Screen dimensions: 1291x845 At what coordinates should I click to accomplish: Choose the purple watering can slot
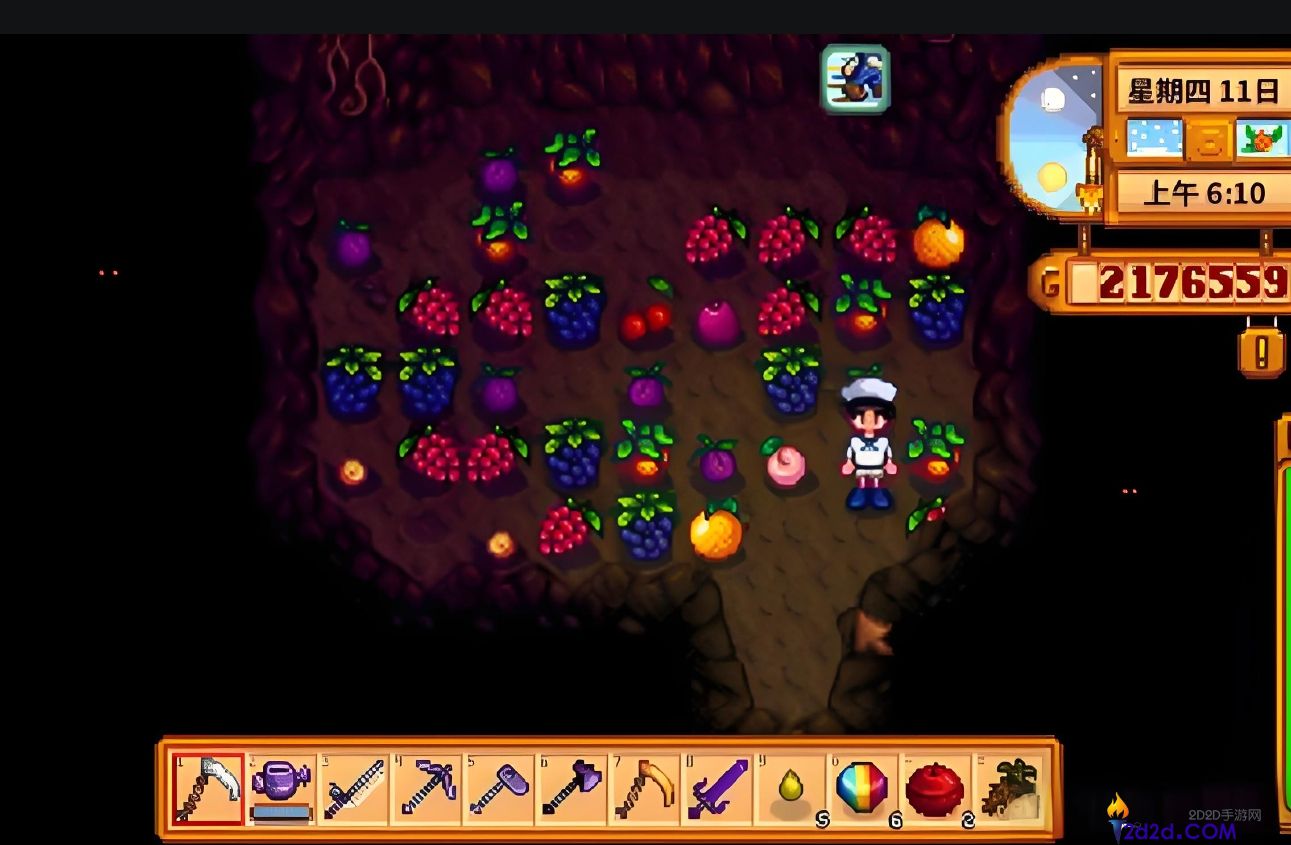click(x=281, y=788)
